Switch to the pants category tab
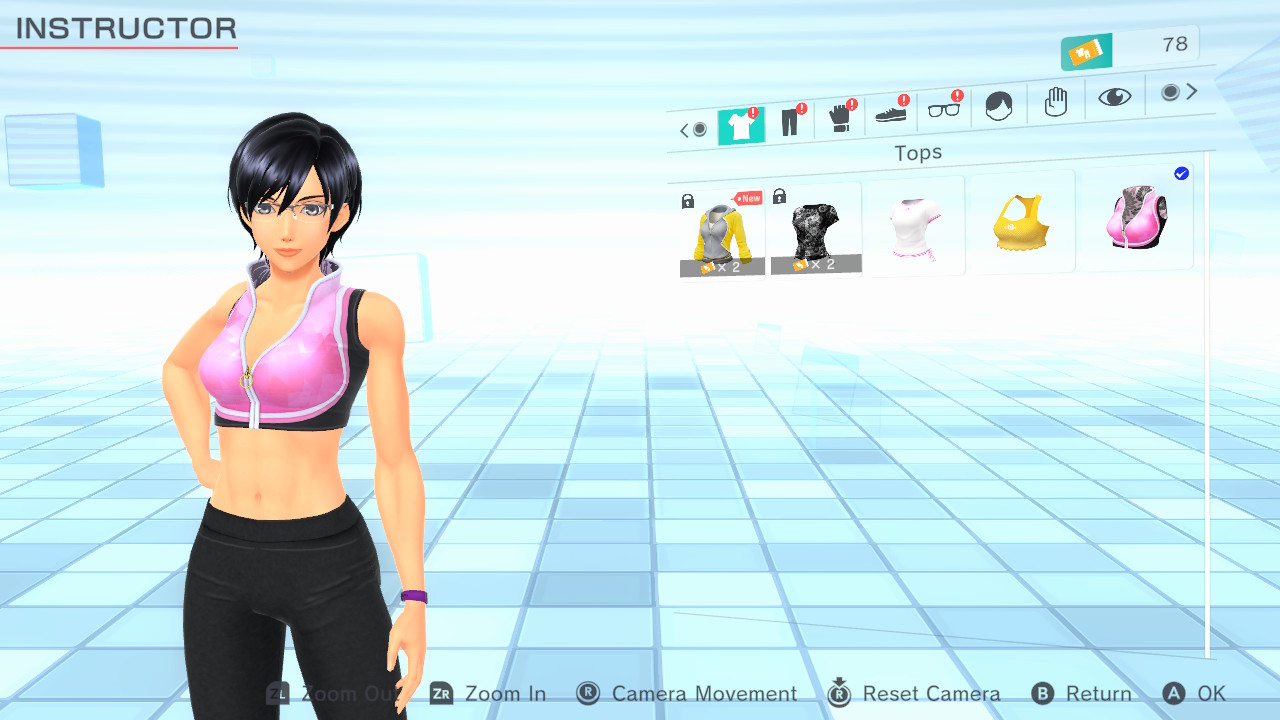Viewport: 1280px width, 720px height. [791, 123]
